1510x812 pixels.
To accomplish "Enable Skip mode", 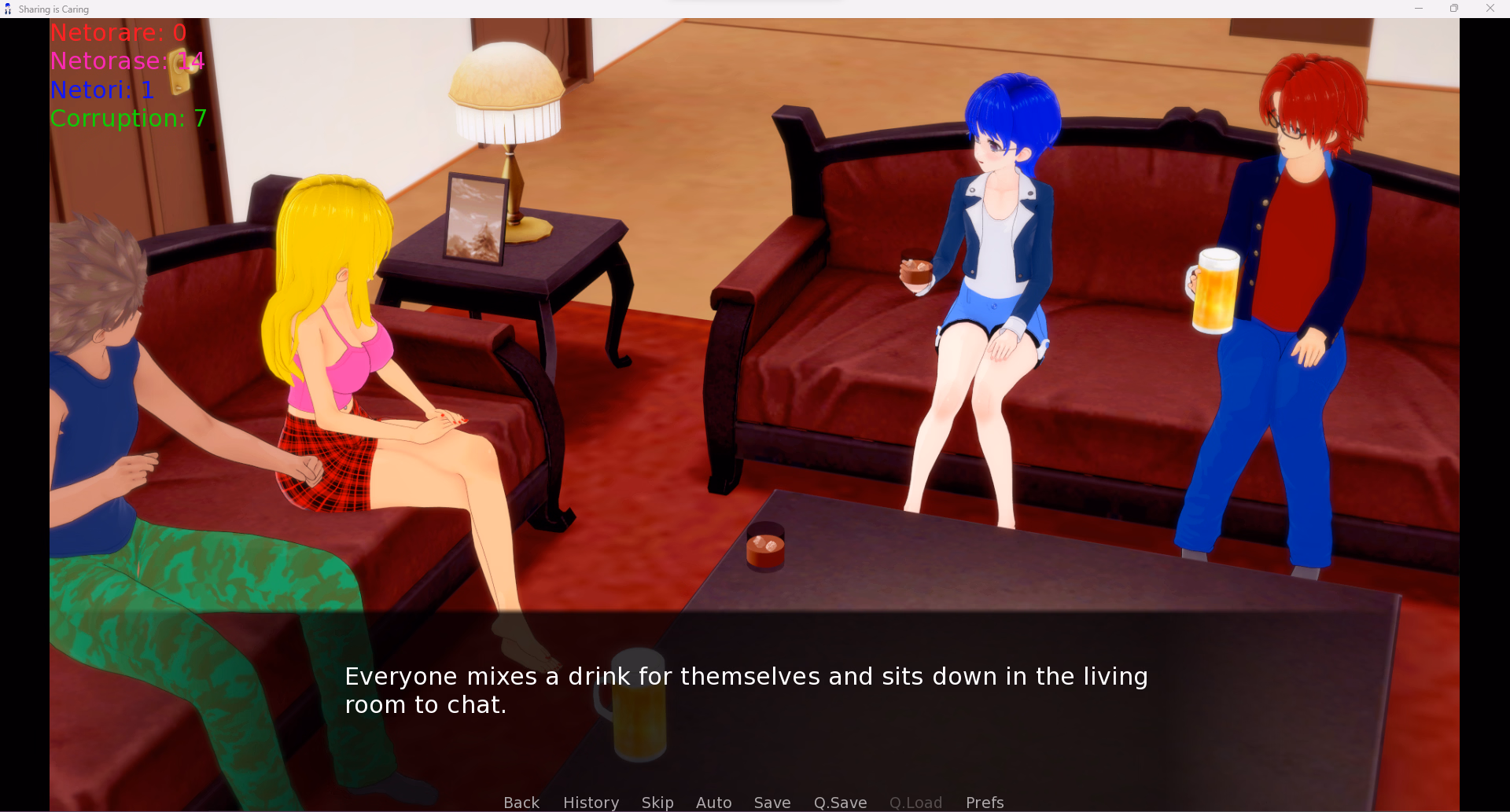I will point(657,802).
